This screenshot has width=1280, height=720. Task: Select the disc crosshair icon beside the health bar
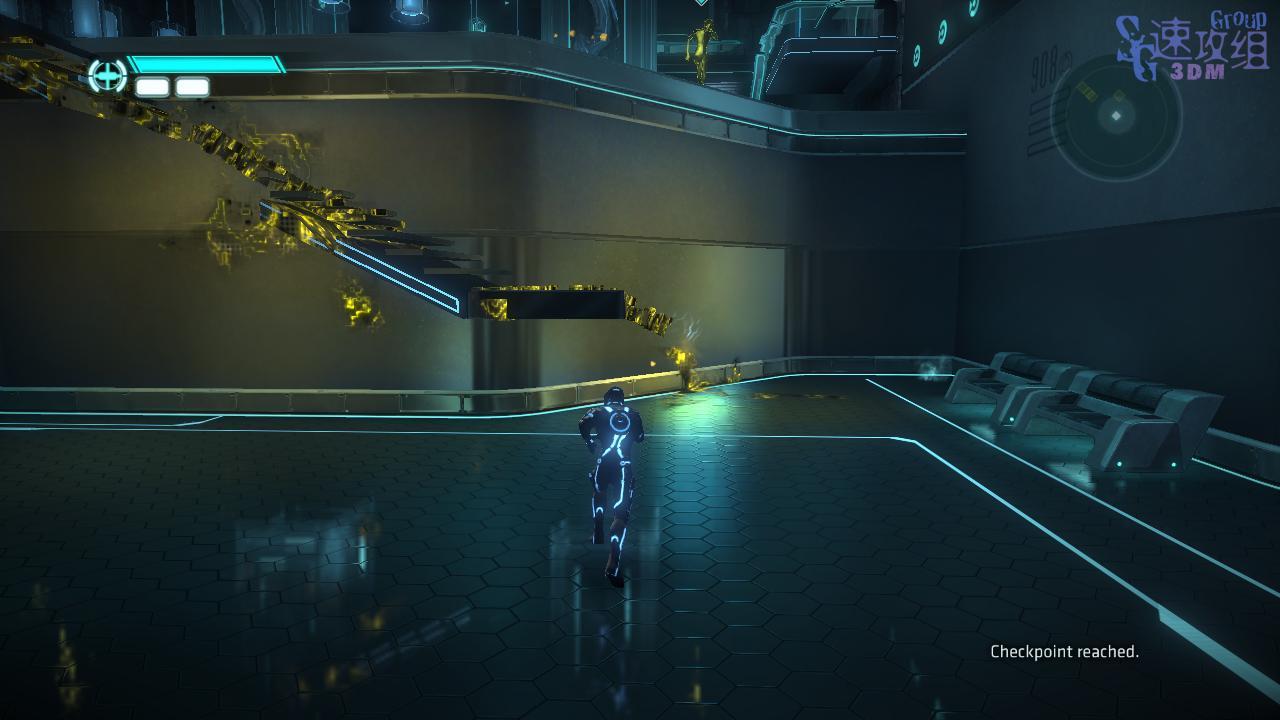pos(107,76)
